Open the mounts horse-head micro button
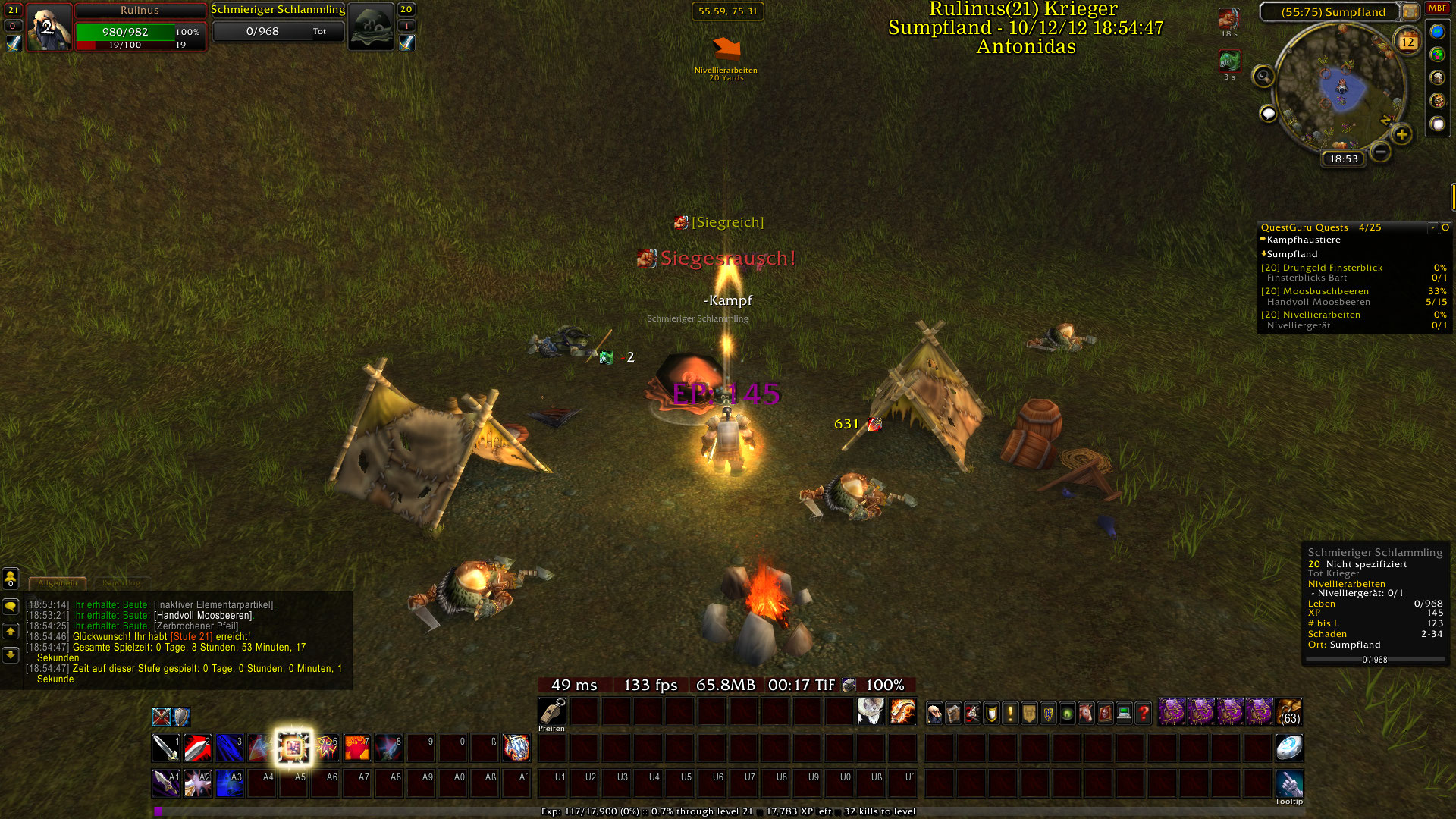Screen dimensions: 1456x819 pyautogui.click(x=1086, y=713)
